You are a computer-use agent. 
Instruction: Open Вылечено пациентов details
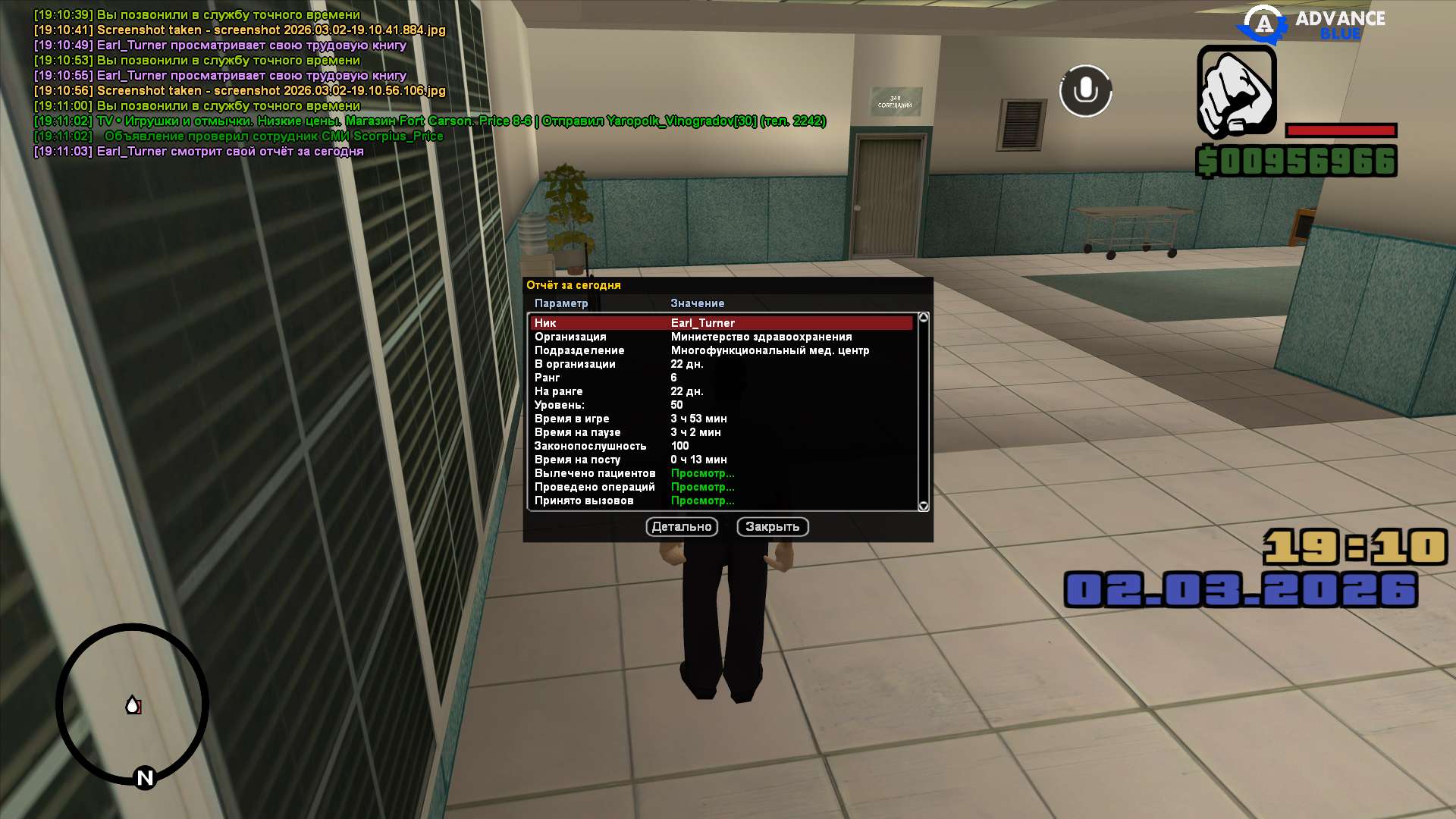point(702,473)
